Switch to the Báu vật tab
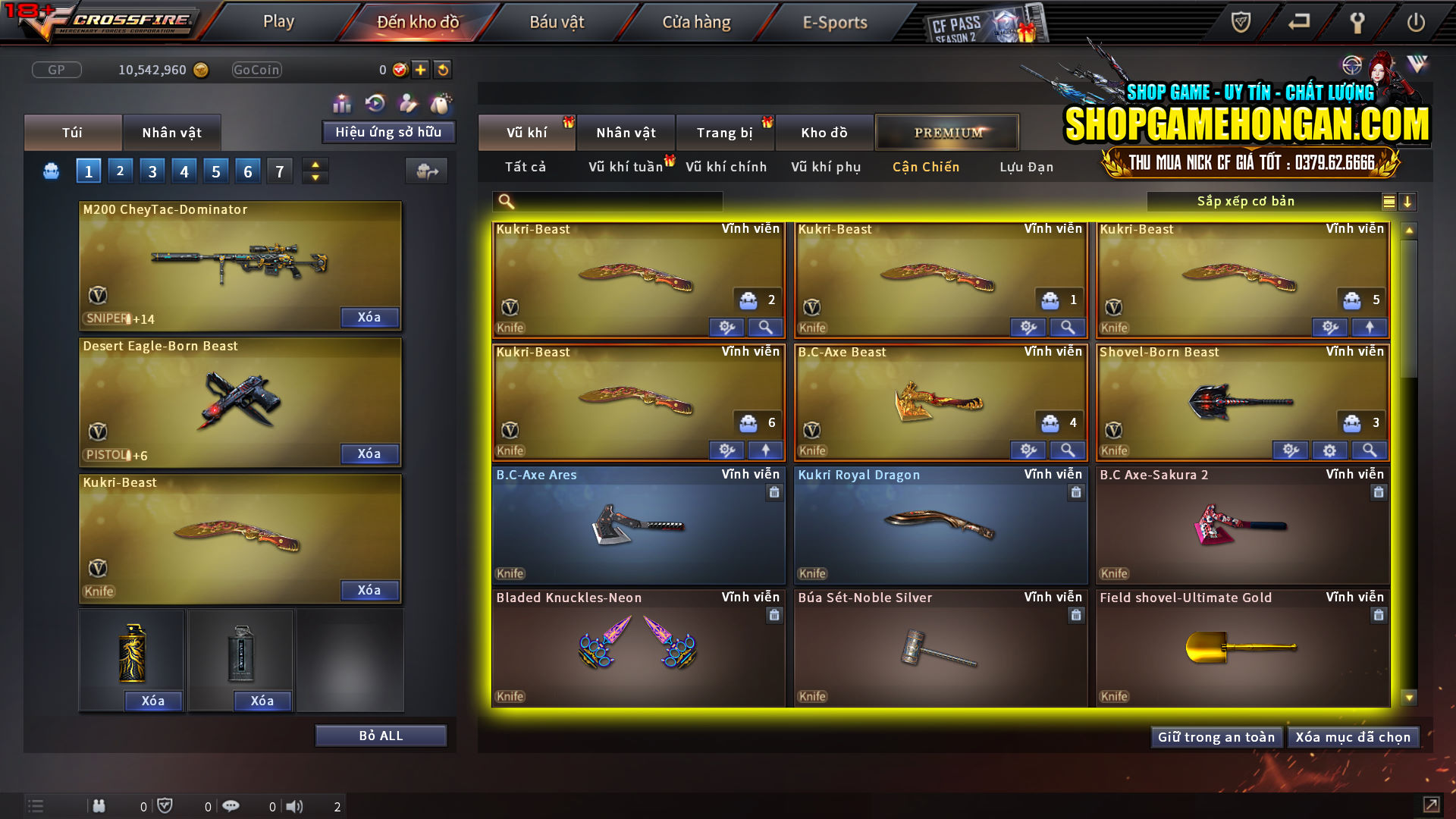The width and height of the screenshot is (1456, 819). [x=557, y=22]
